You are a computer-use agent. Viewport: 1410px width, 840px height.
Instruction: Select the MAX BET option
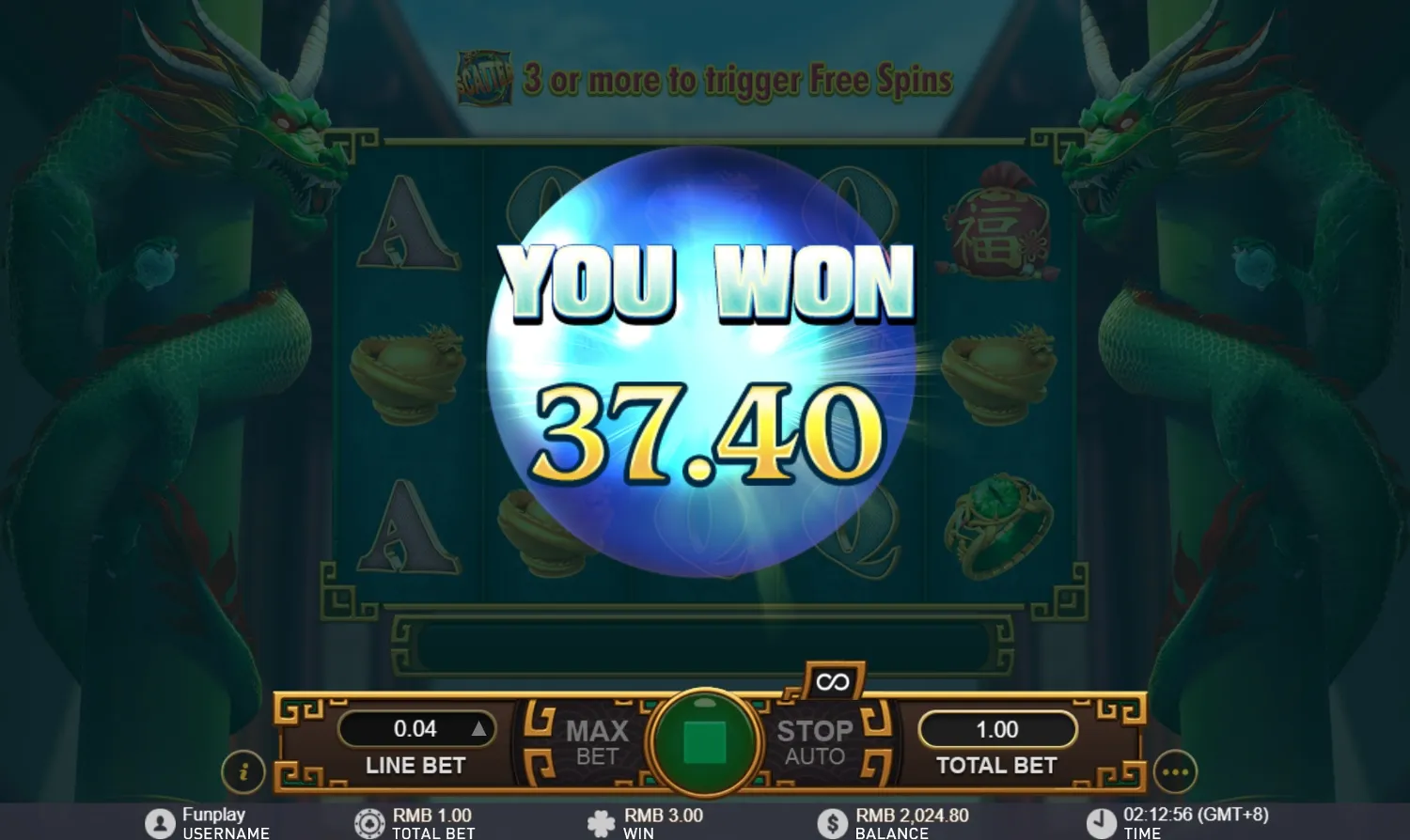point(595,742)
